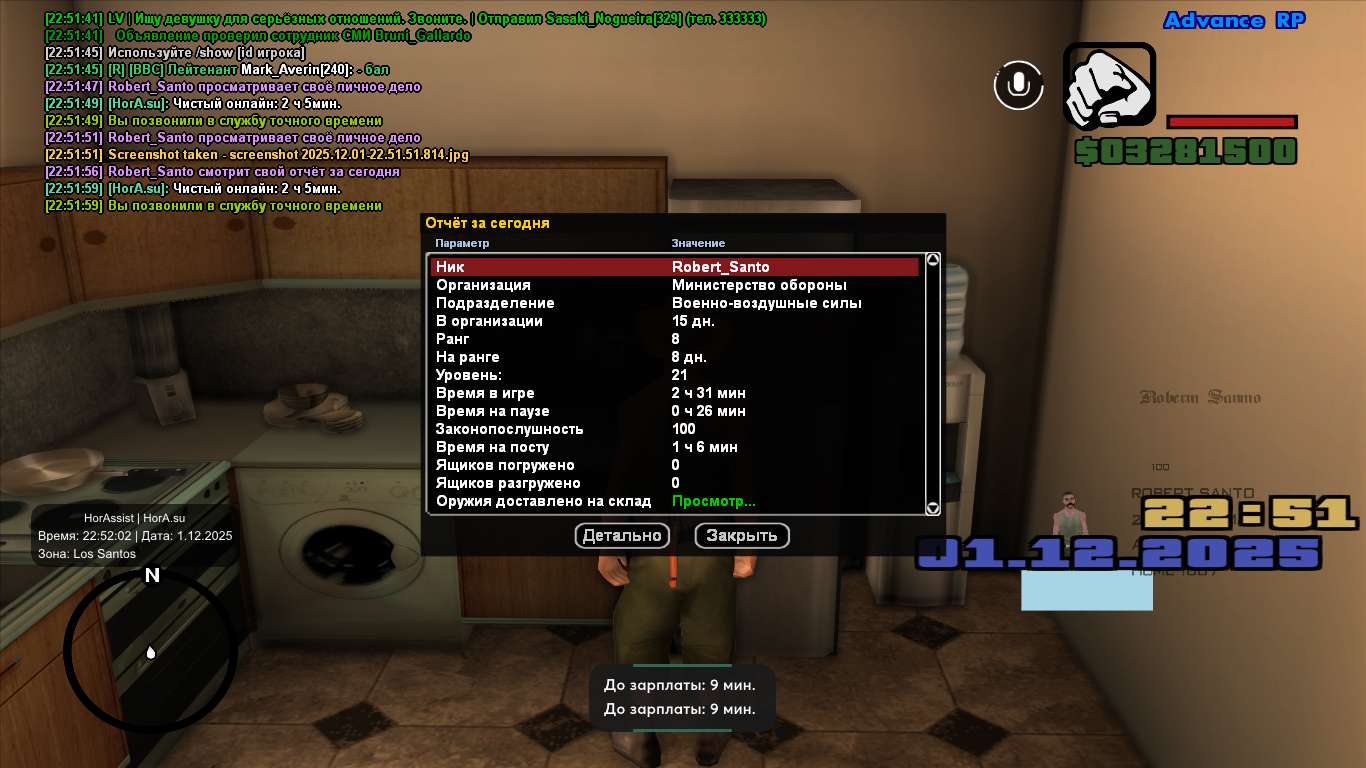Select the На ранге row
1366x768 pixels.
pos(674,357)
